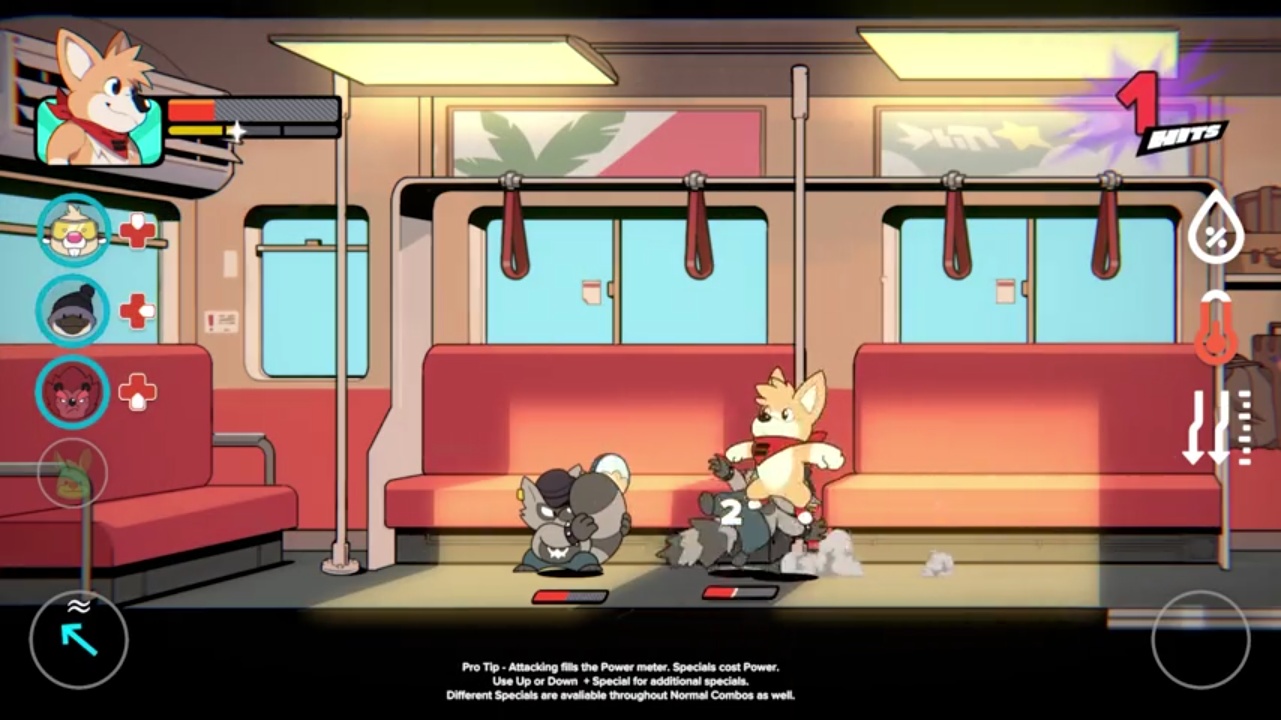
Task: Tap the empty circular action button
Action: coord(1200,639)
